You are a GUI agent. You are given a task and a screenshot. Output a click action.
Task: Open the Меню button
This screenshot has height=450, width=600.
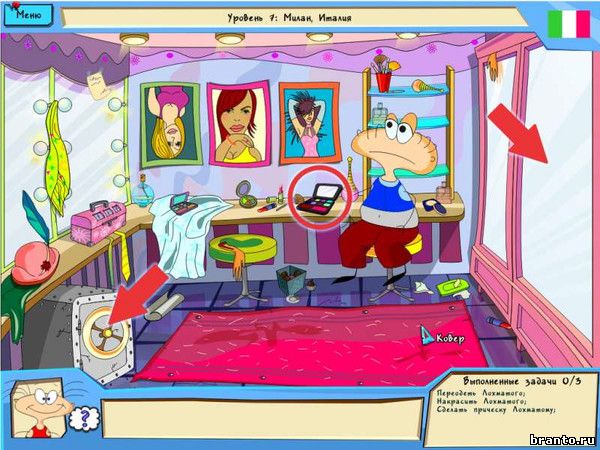(29, 16)
